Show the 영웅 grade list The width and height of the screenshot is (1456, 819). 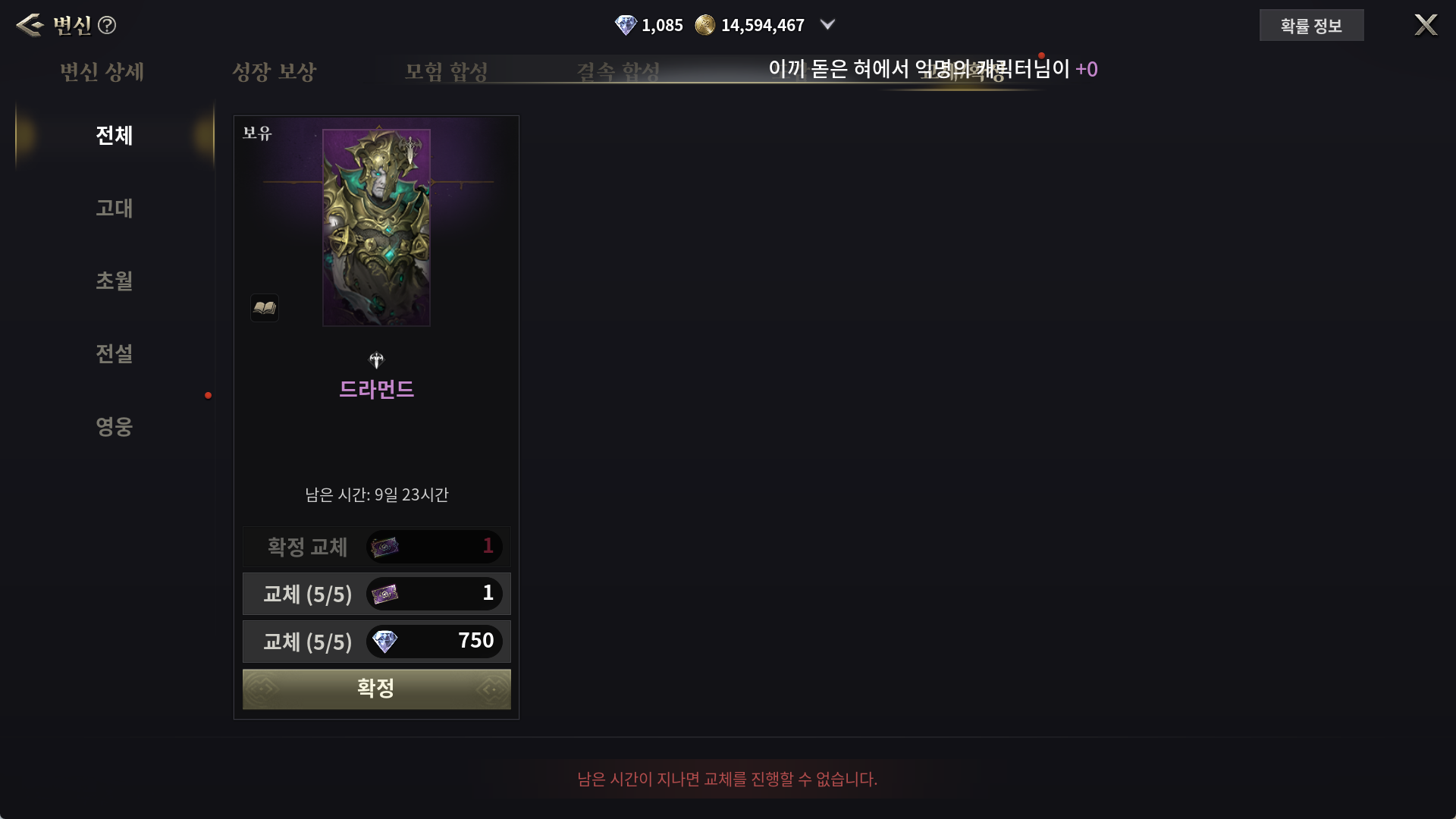[114, 426]
